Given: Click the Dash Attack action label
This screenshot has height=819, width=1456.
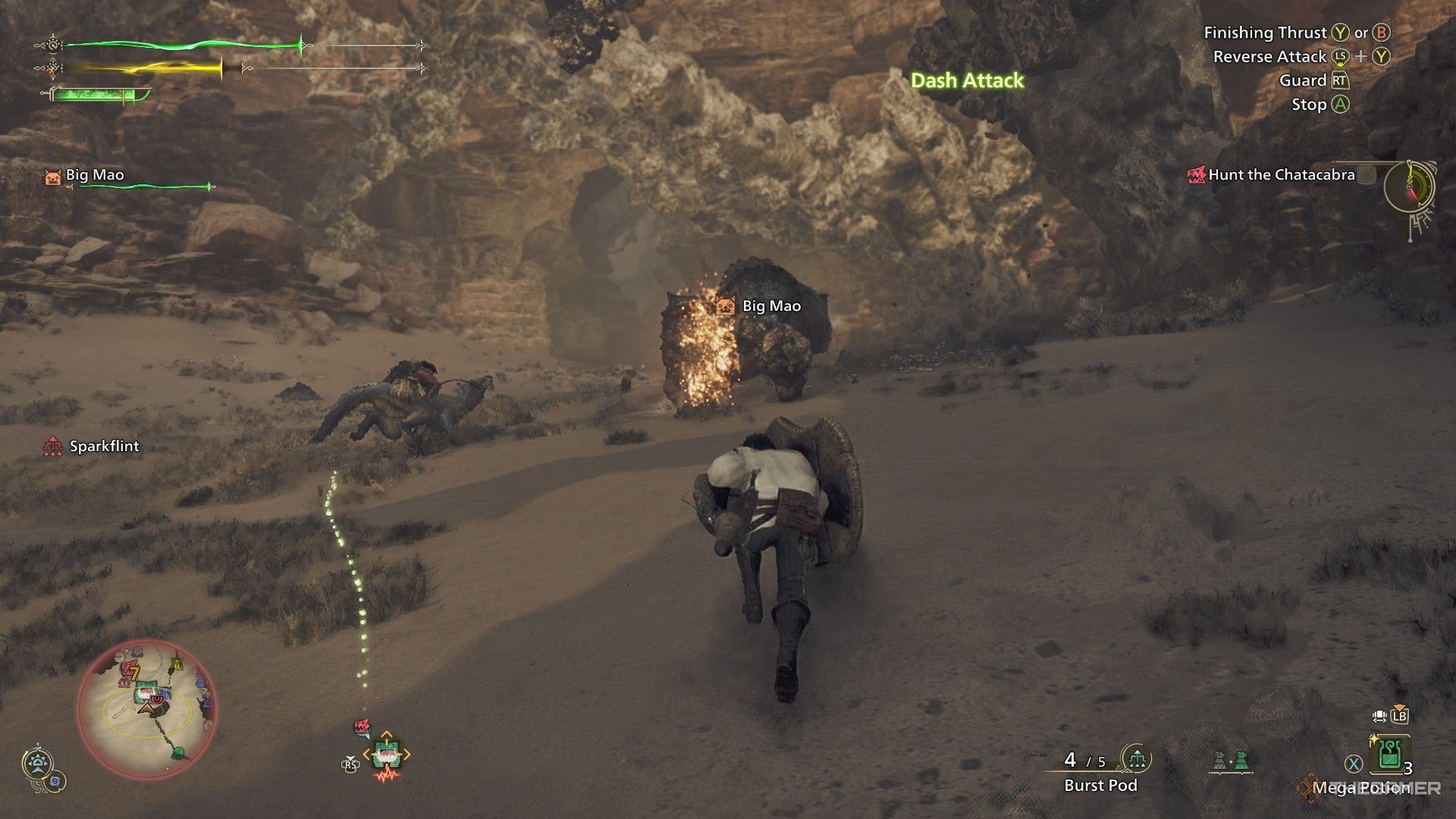Looking at the screenshot, I should pyautogui.click(x=967, y=81).
